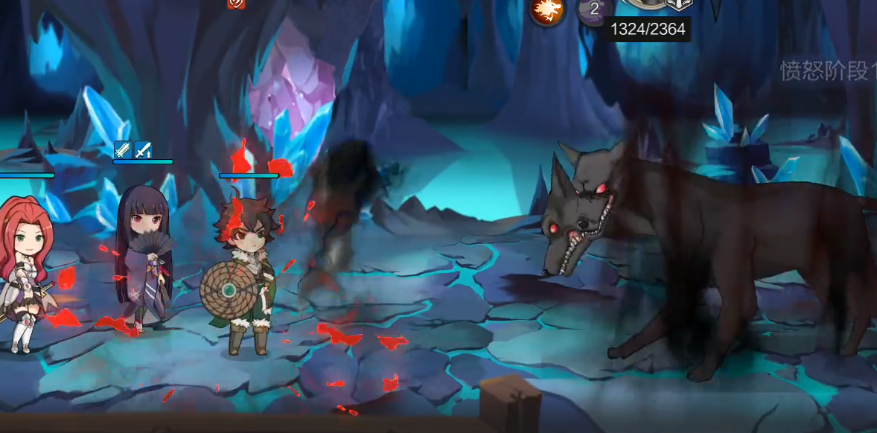Click the purple stack icon showing 2

pyautogui.click(x=595, y=10)
